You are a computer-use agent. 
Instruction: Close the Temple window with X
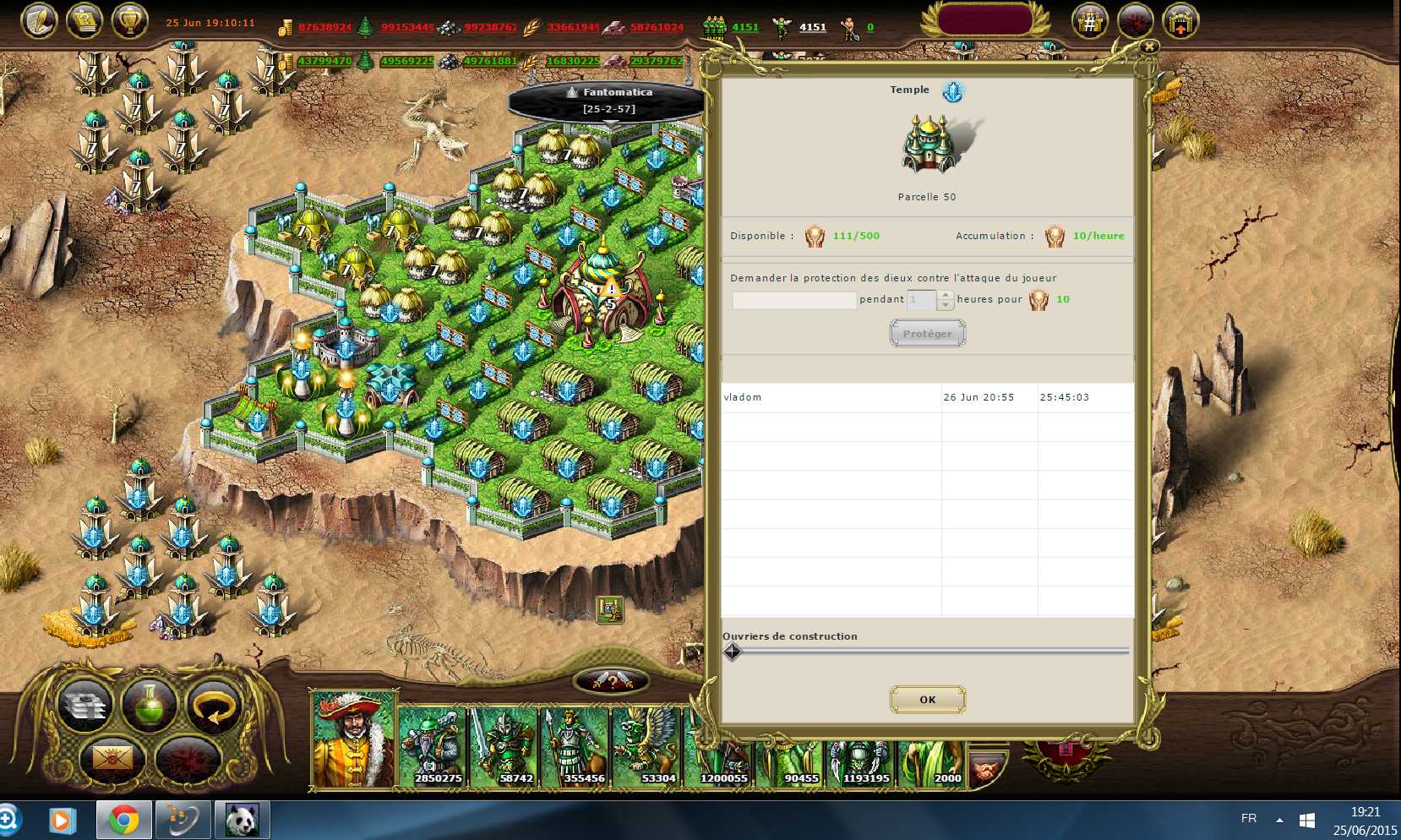coord(1148,47)
